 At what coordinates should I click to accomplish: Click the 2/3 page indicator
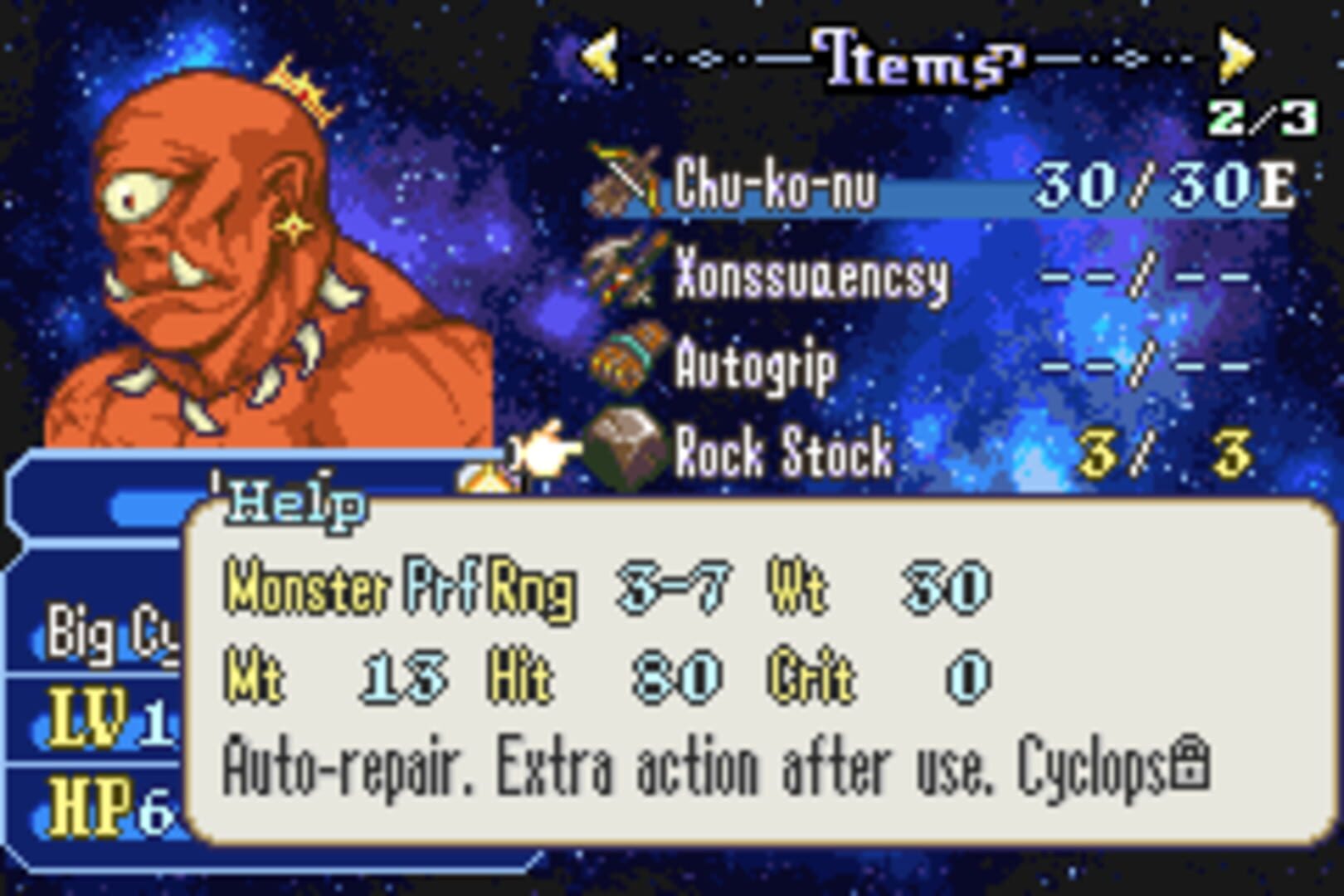click(x=1259, y=119)
